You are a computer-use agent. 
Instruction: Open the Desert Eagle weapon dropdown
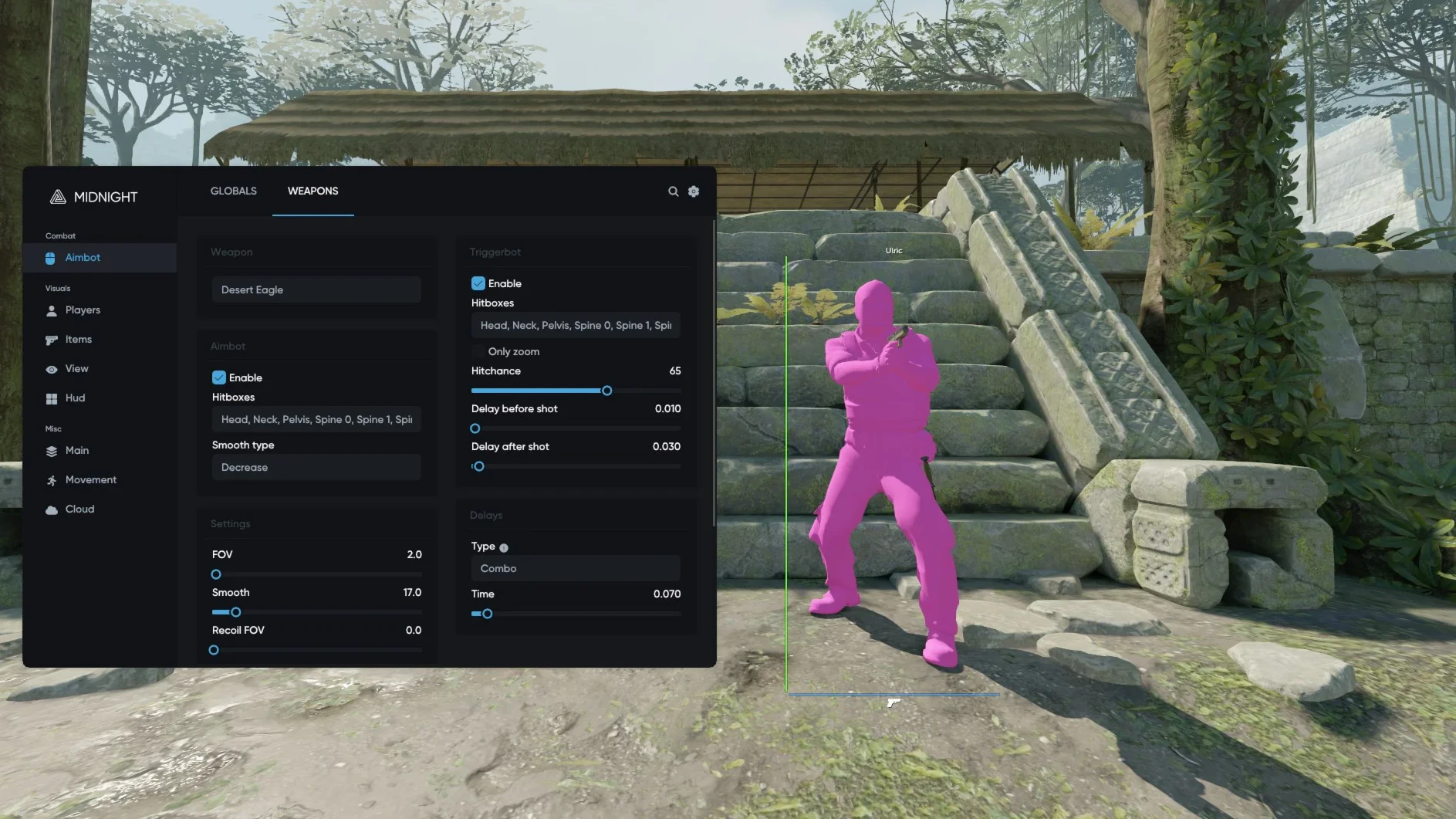click(x=316, y=290)
